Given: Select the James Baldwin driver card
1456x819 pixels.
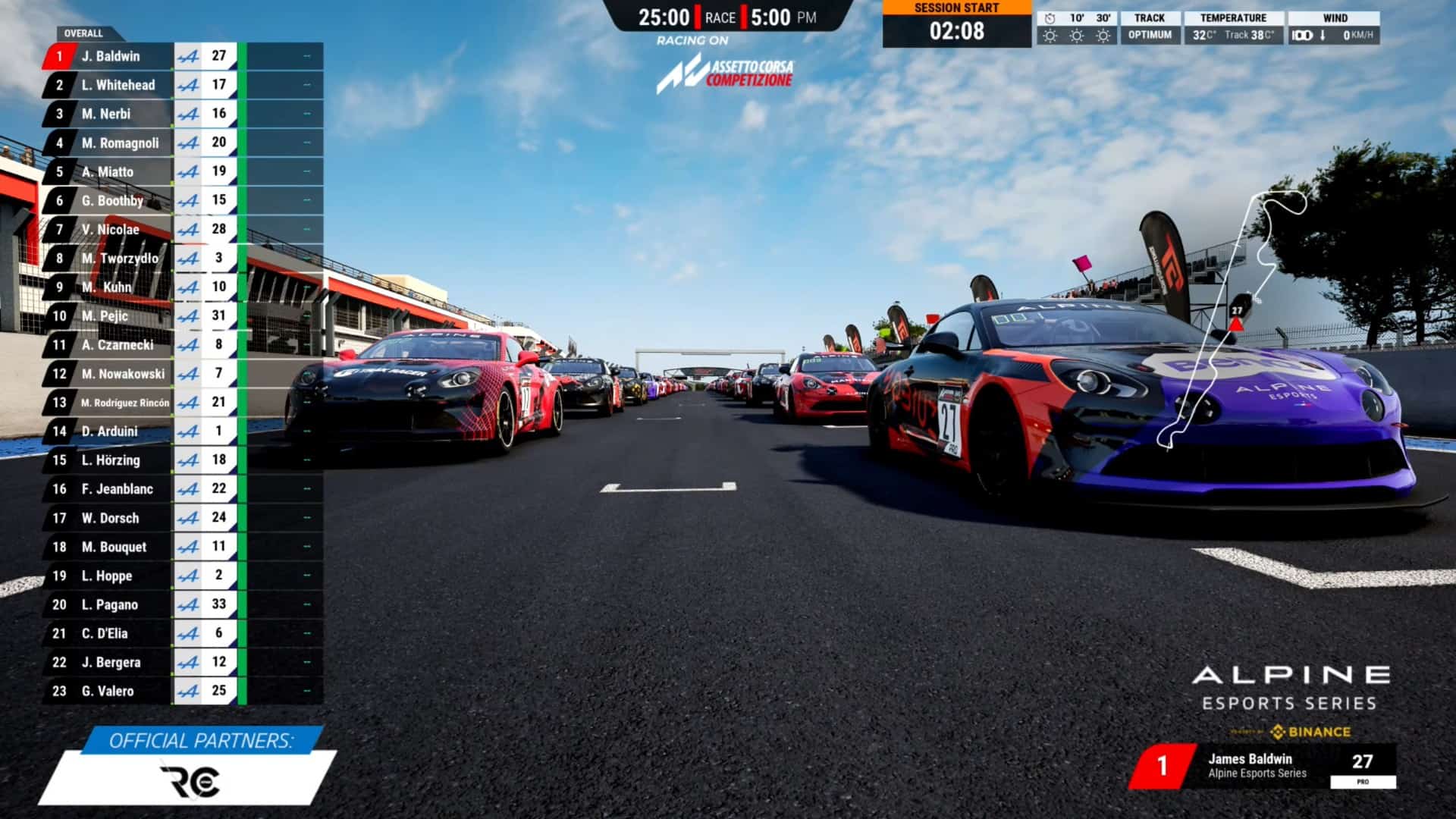Looking at the screenshot, I should (x=1263, y=766).
